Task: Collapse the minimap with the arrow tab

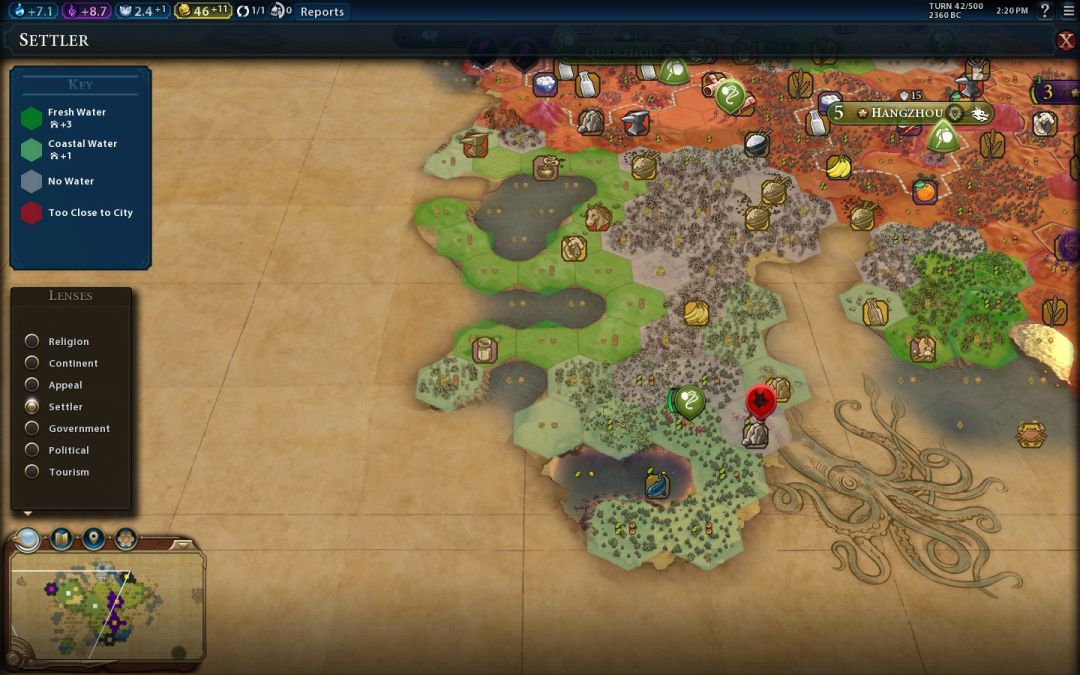Action: (x=182, y=545)
